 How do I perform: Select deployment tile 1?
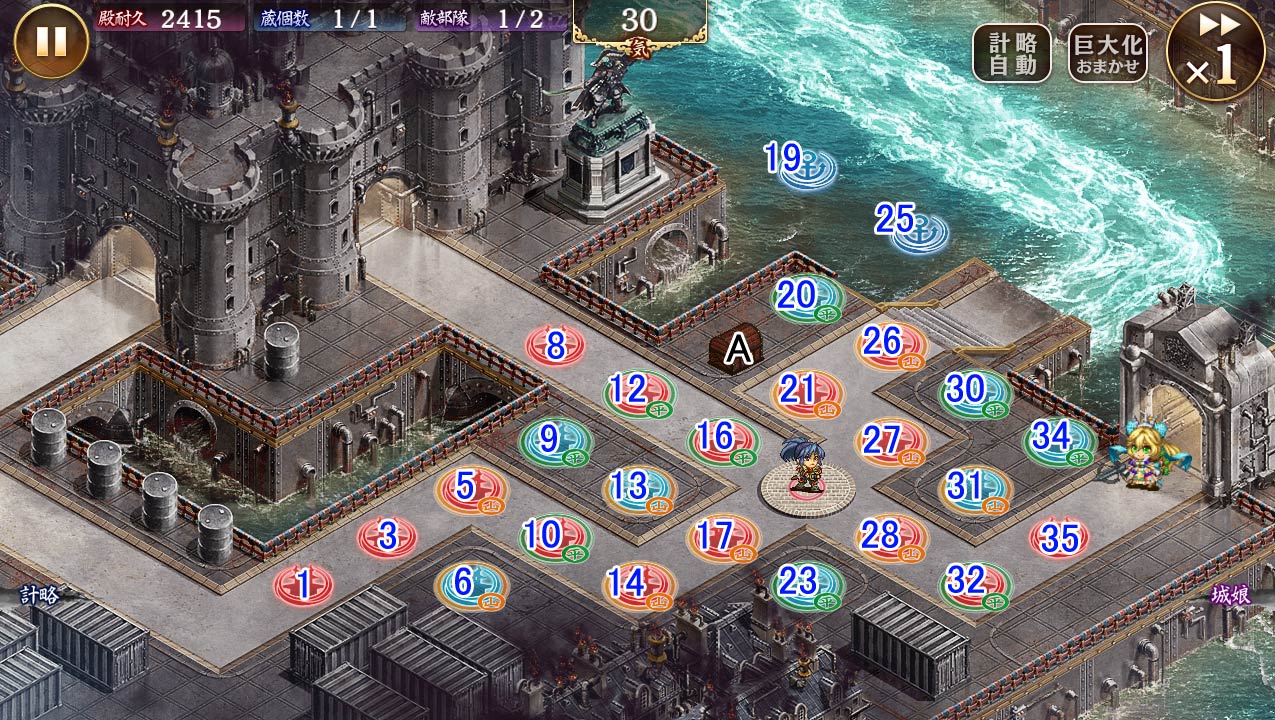[304, 583]
